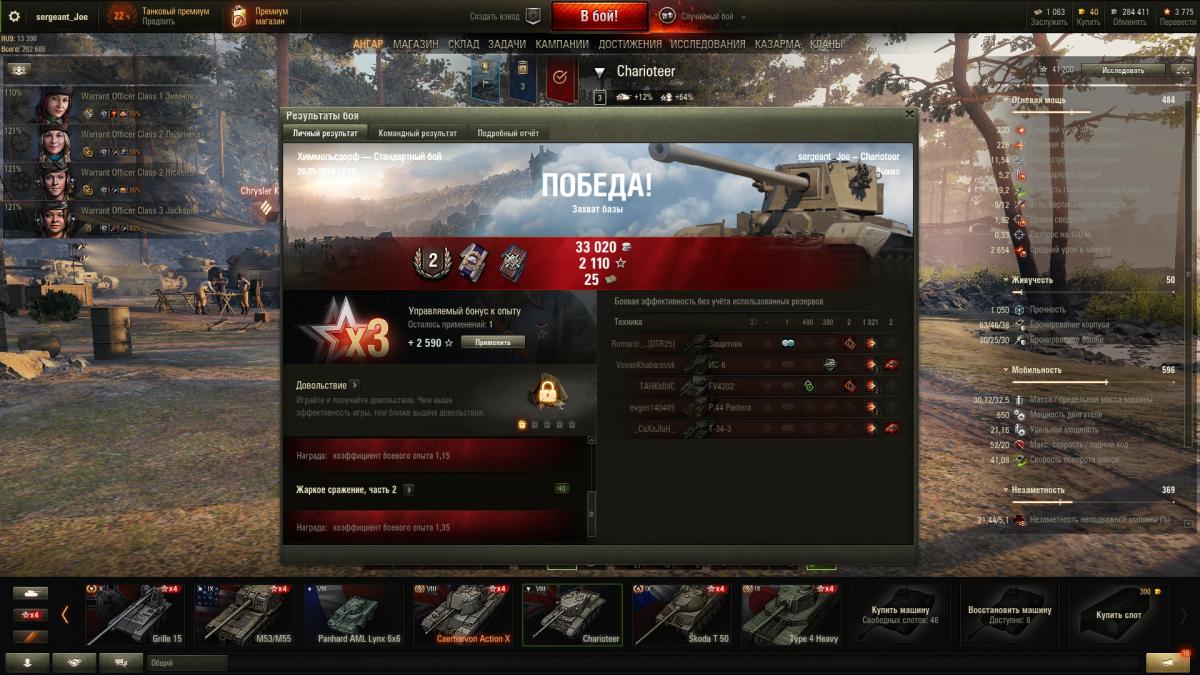Open the СКЛАД section
This screenshot has height=675, width=1200.
pos(463,44)
